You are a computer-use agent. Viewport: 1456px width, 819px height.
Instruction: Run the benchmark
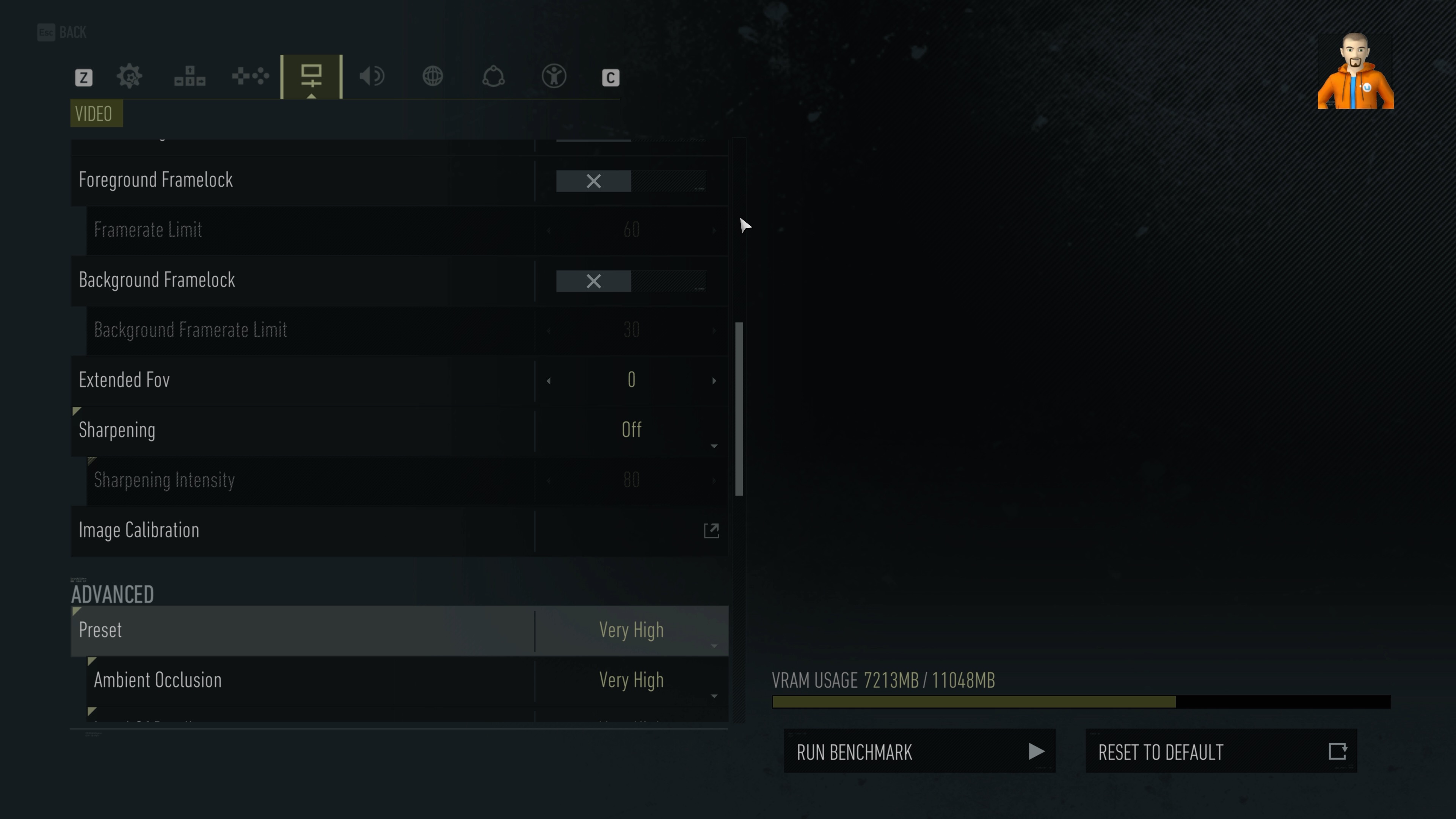coord(919,751)
